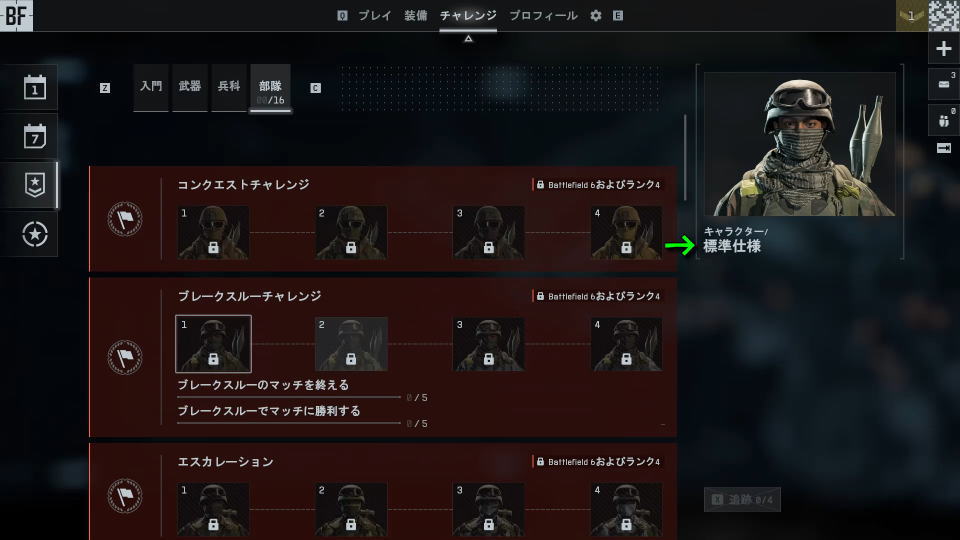Open the weekly challenges calendar icon
The height and width of the screenshot is (540, 960).
click(x=35, y=136)
